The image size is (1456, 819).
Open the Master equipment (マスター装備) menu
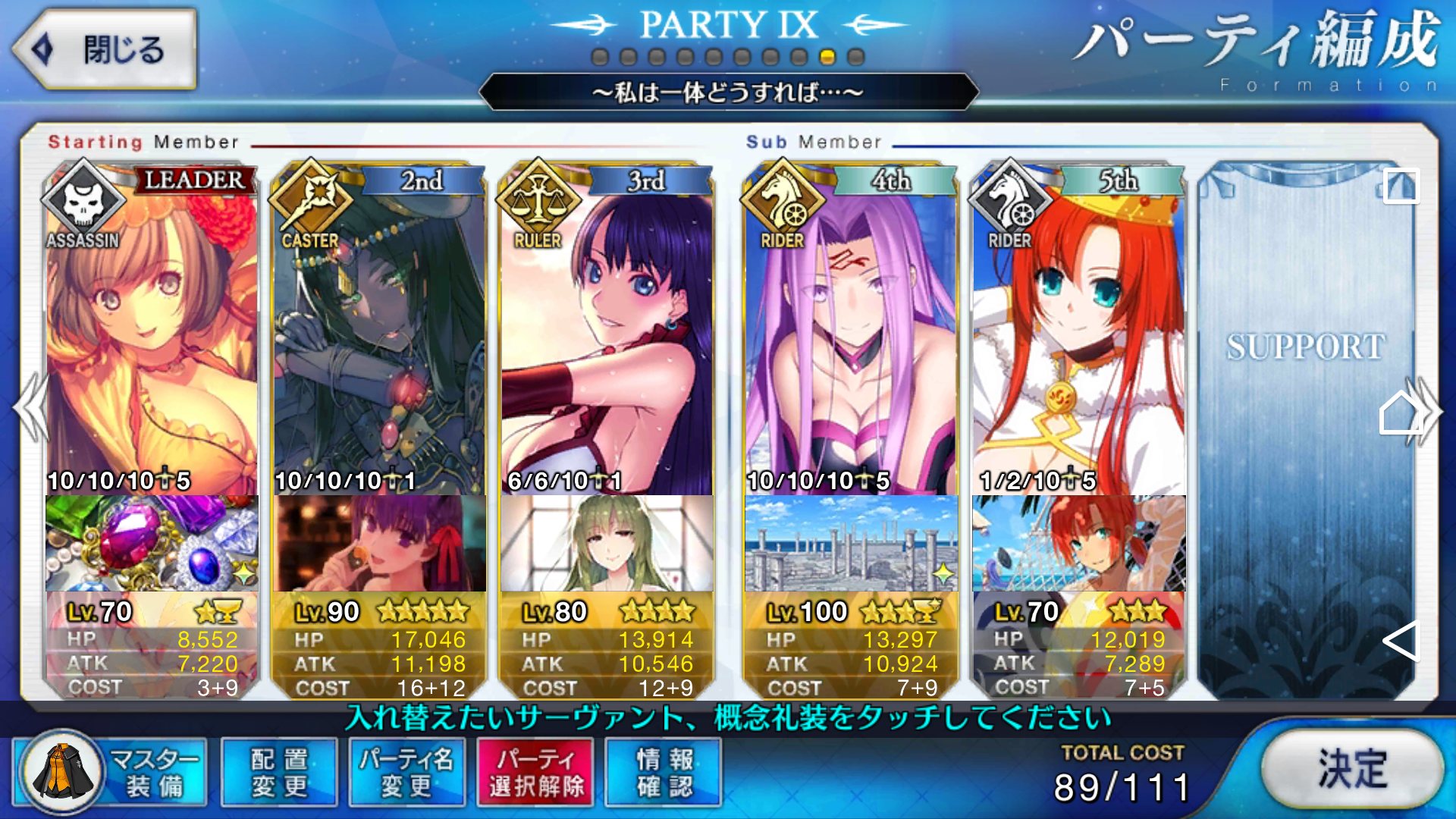(111, 772)
